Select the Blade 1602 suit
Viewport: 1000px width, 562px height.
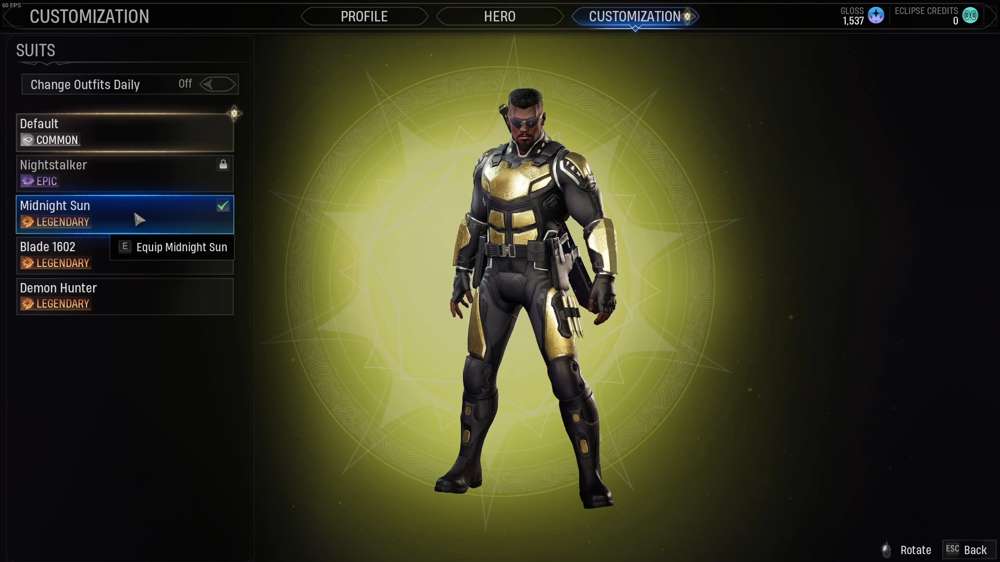click(x=62, y=255)
